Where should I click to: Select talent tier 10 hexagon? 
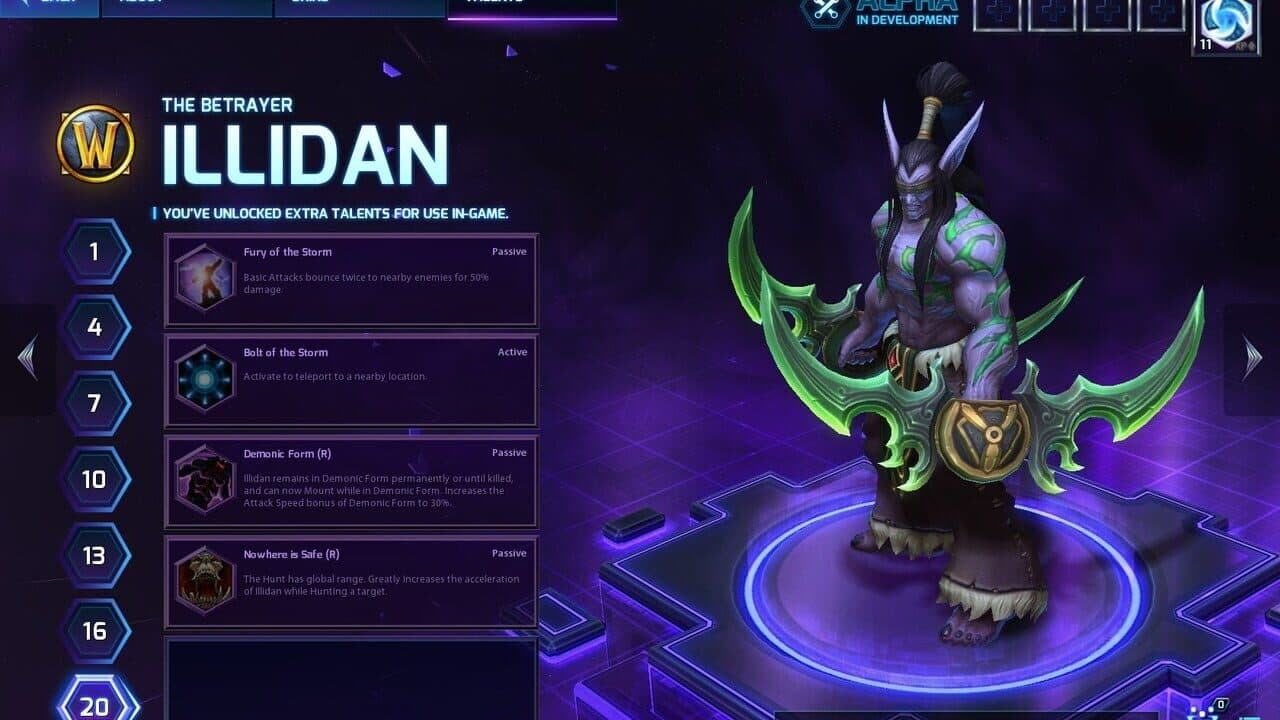point(94,479)
